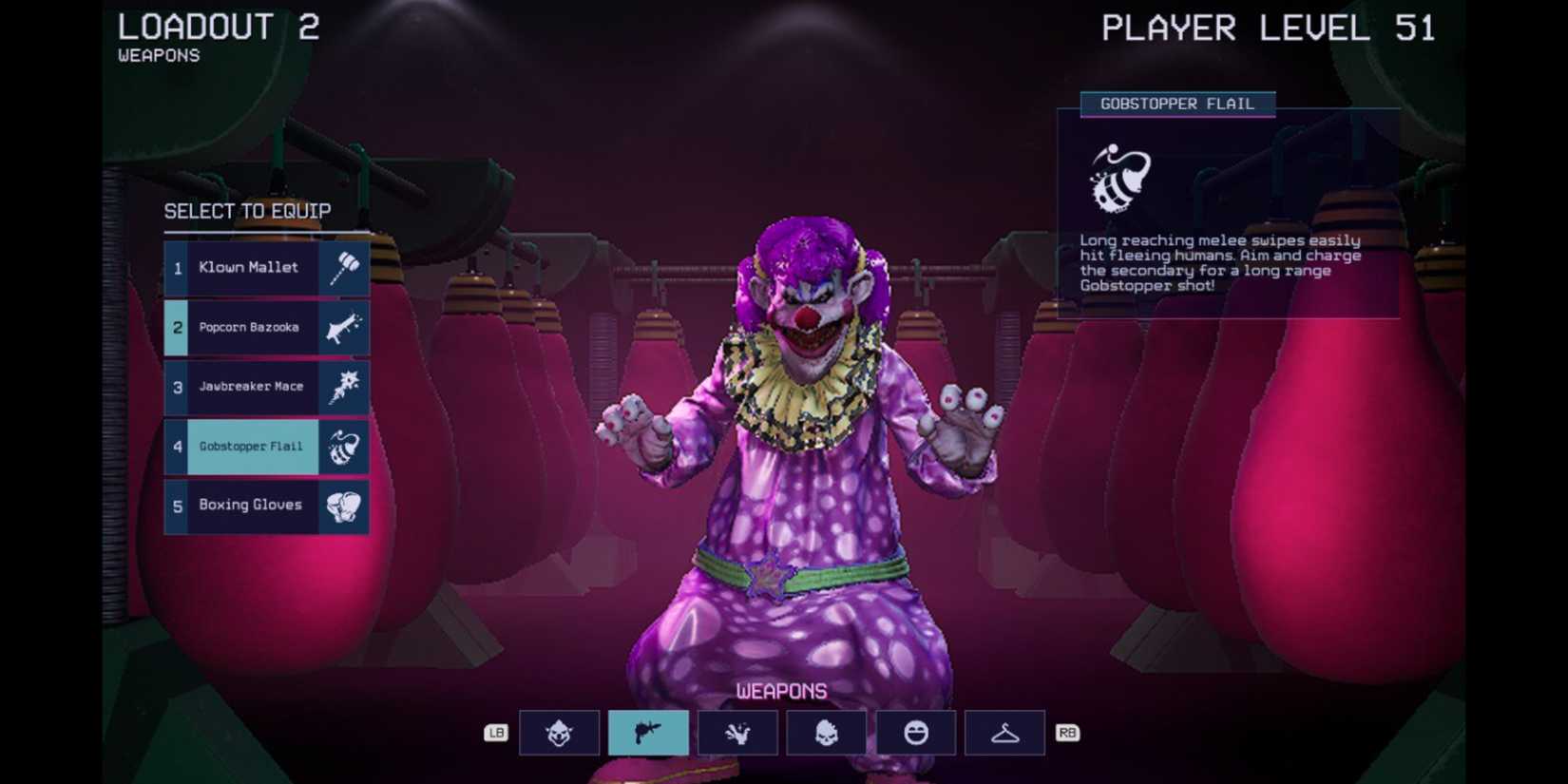This screenshot has width=1568, height=784.
Task: Select the Klown Mallet weapon icon
Action: (x=343, y=267)
